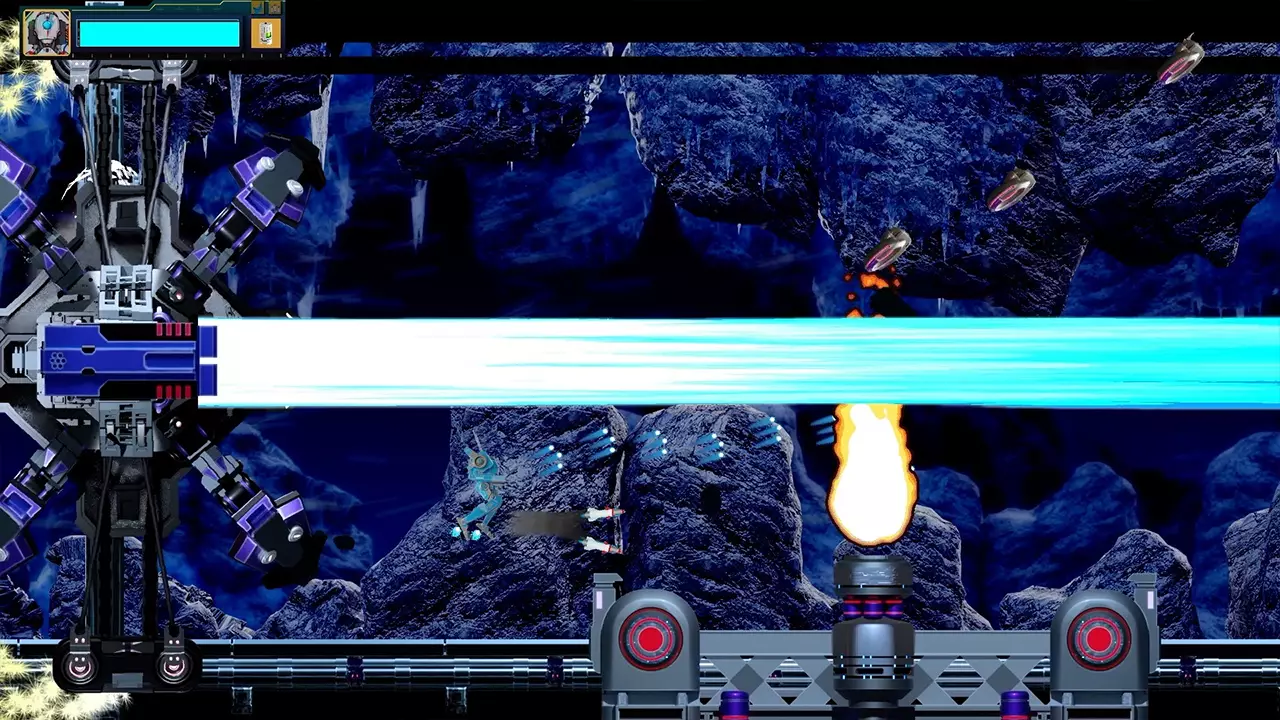Click the purple canister at the bottom rail
This screenshot has height=720, width=1280.
(733, 705)
